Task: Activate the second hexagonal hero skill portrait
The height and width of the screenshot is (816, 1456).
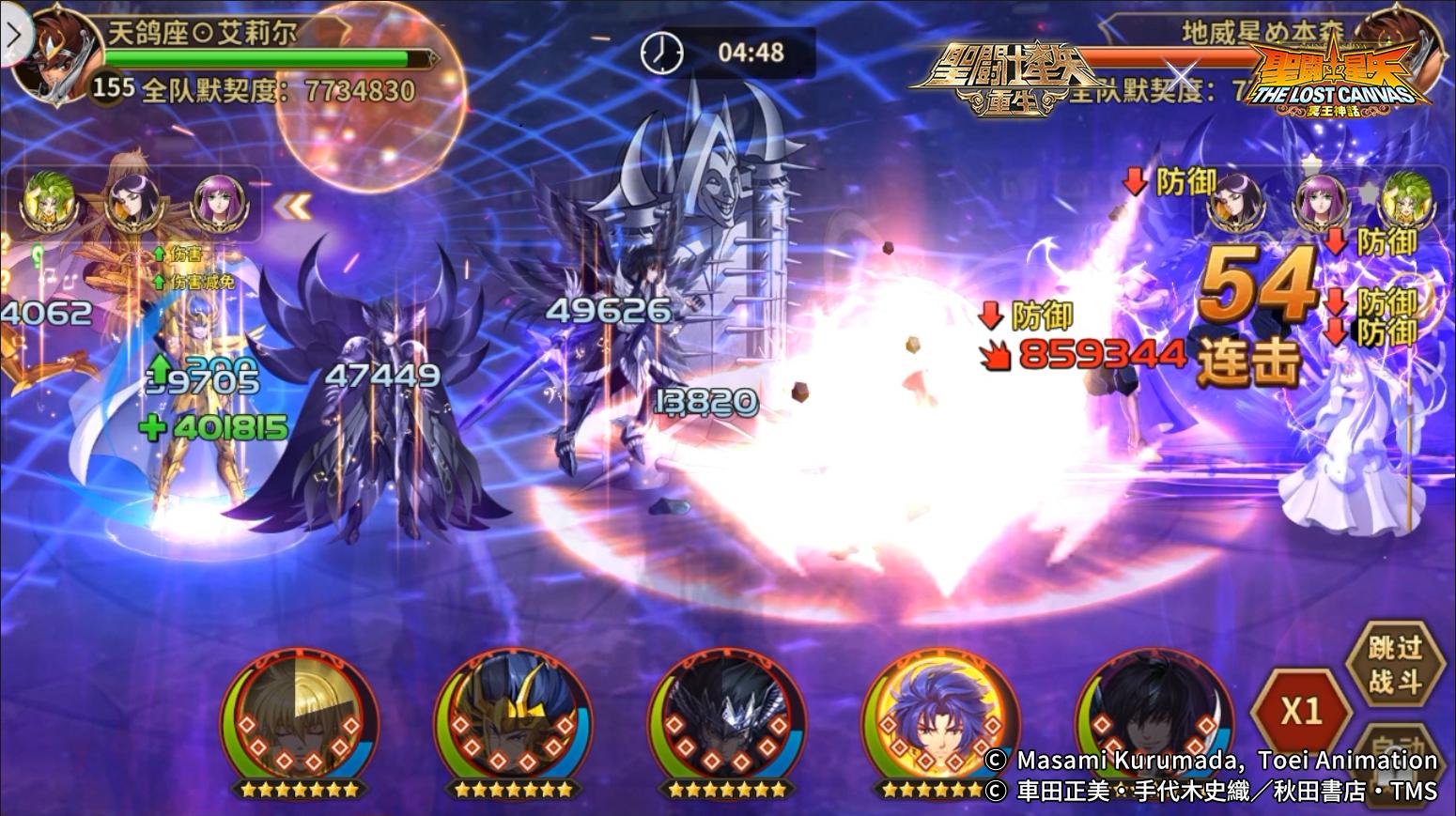Action: [512, 723]
